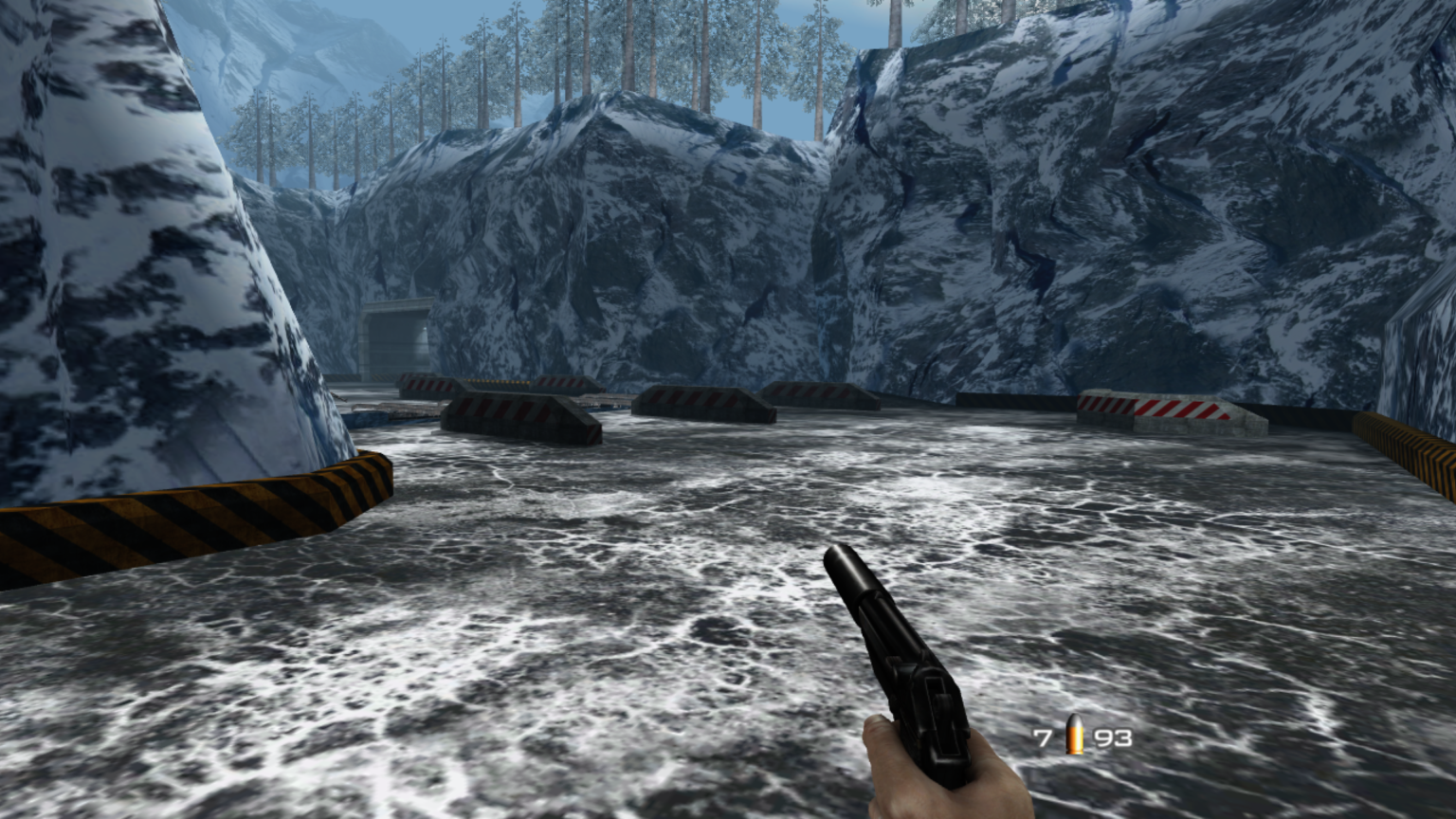Image resolution: width=1456 pixels, height=819 pixels.
Task: Click the bullet icon in the ammo HUD
Action: point(1077,736)
